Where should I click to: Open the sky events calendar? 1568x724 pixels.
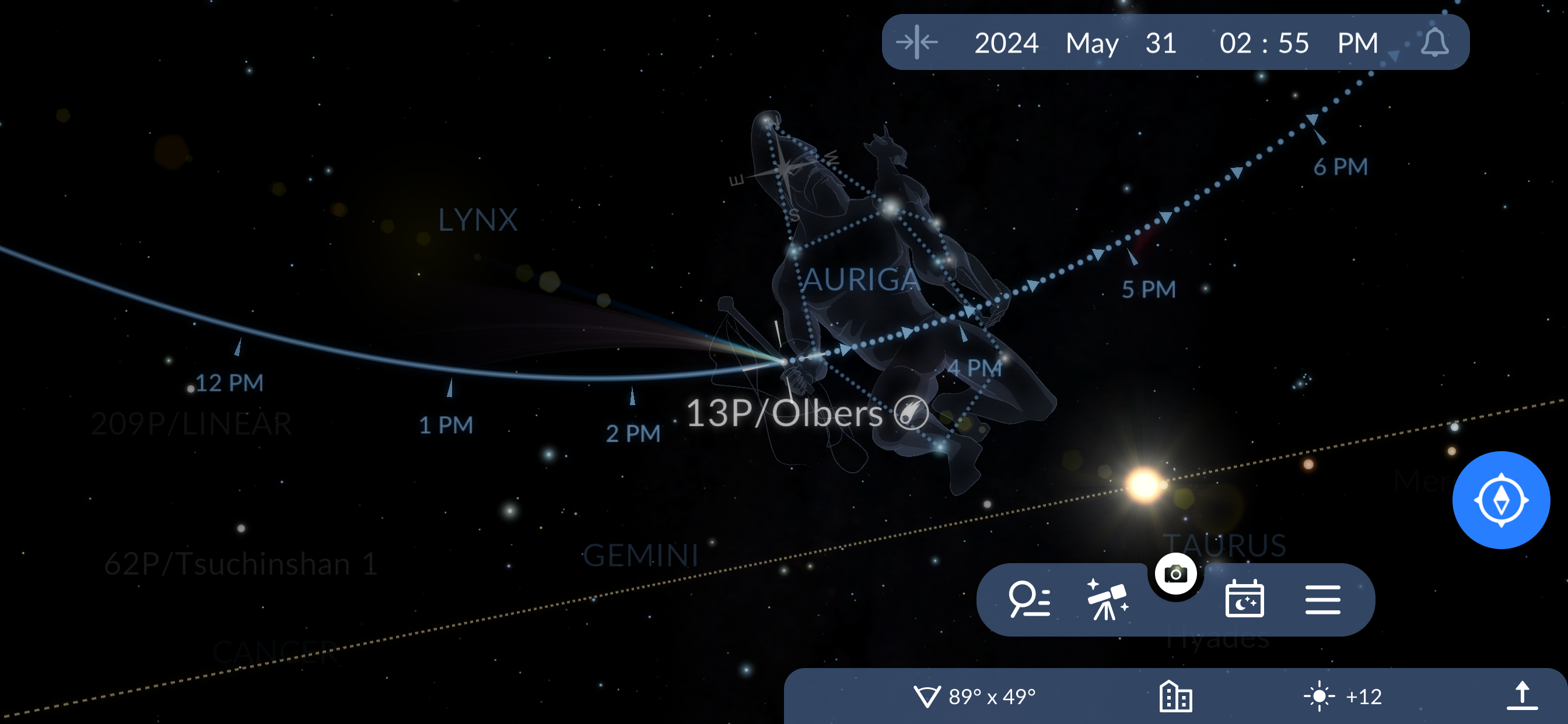(1244, 600)
